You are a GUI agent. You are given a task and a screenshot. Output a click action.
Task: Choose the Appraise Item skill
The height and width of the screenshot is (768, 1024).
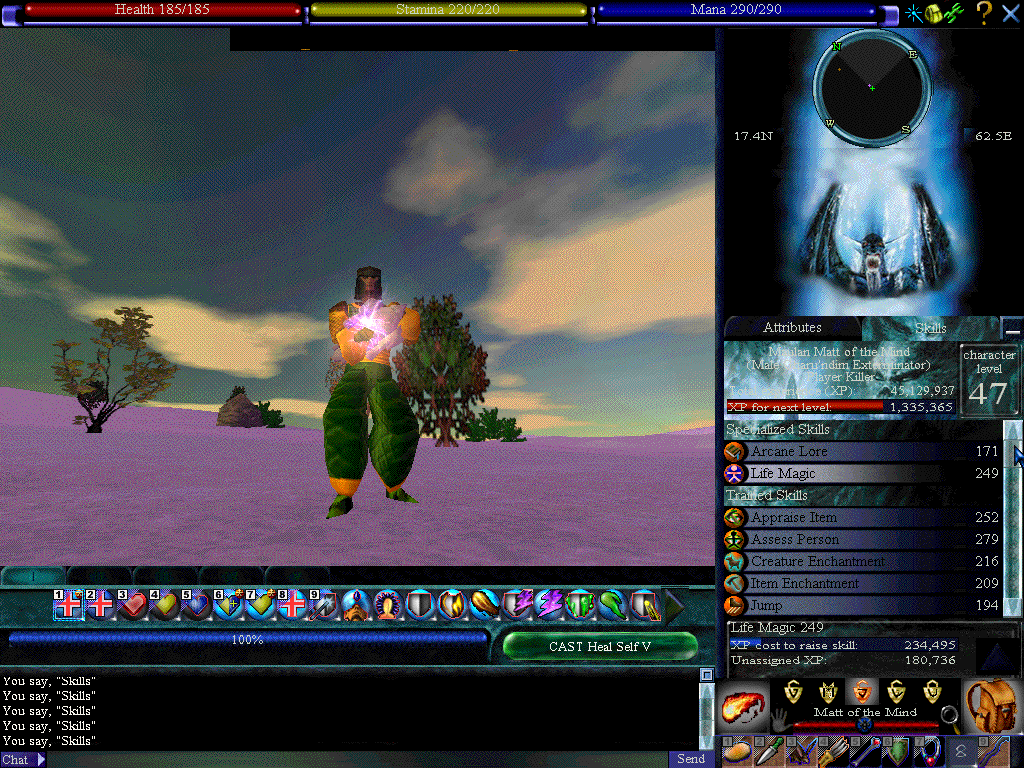[x=860, y=518]
